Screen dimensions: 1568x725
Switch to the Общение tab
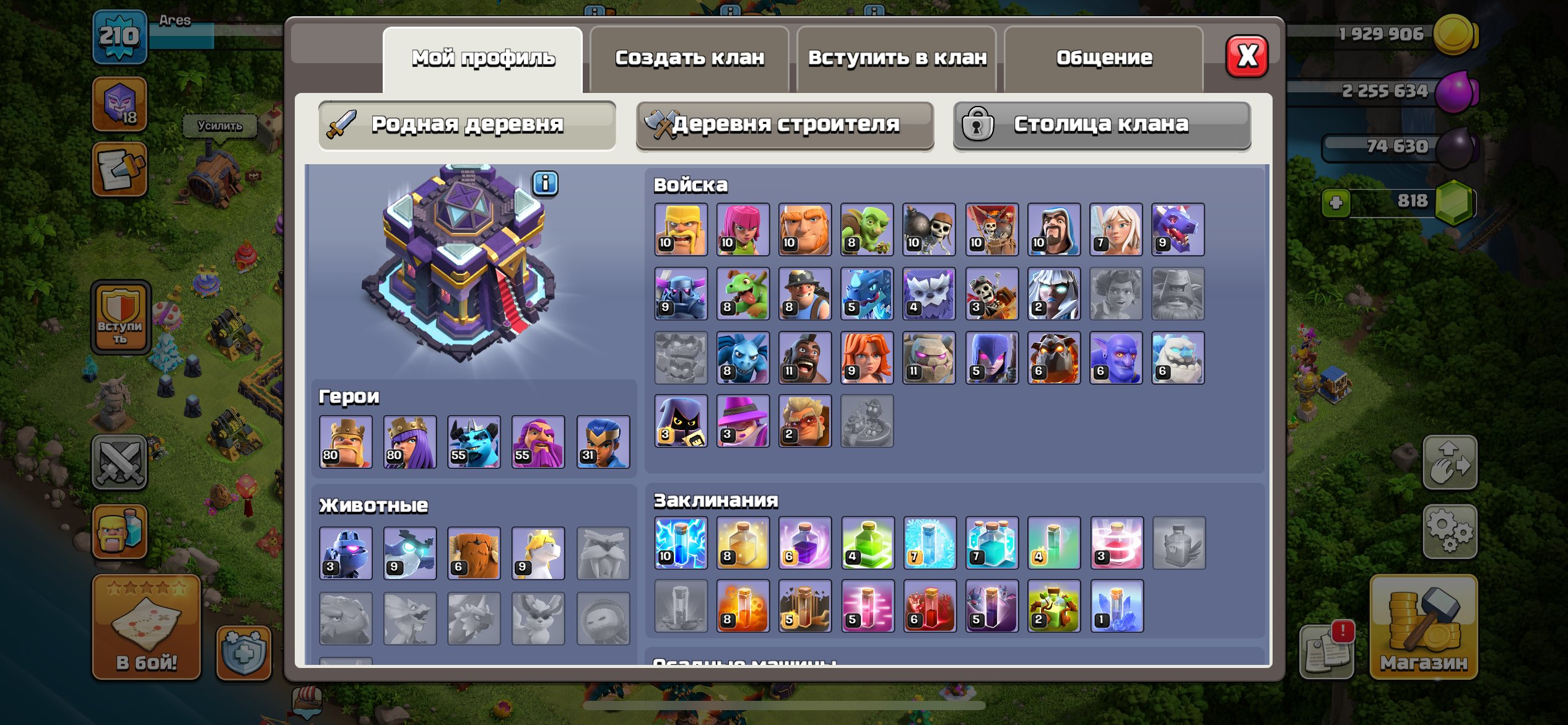click(1103, 57)
